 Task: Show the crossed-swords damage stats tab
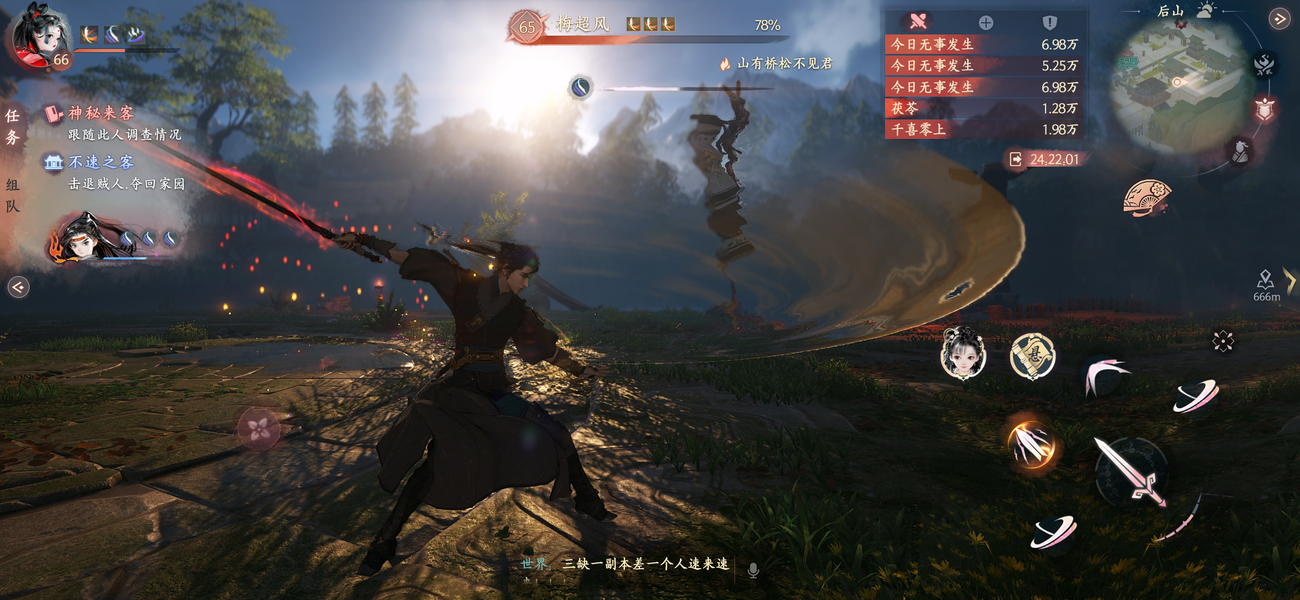pos(919,21)
